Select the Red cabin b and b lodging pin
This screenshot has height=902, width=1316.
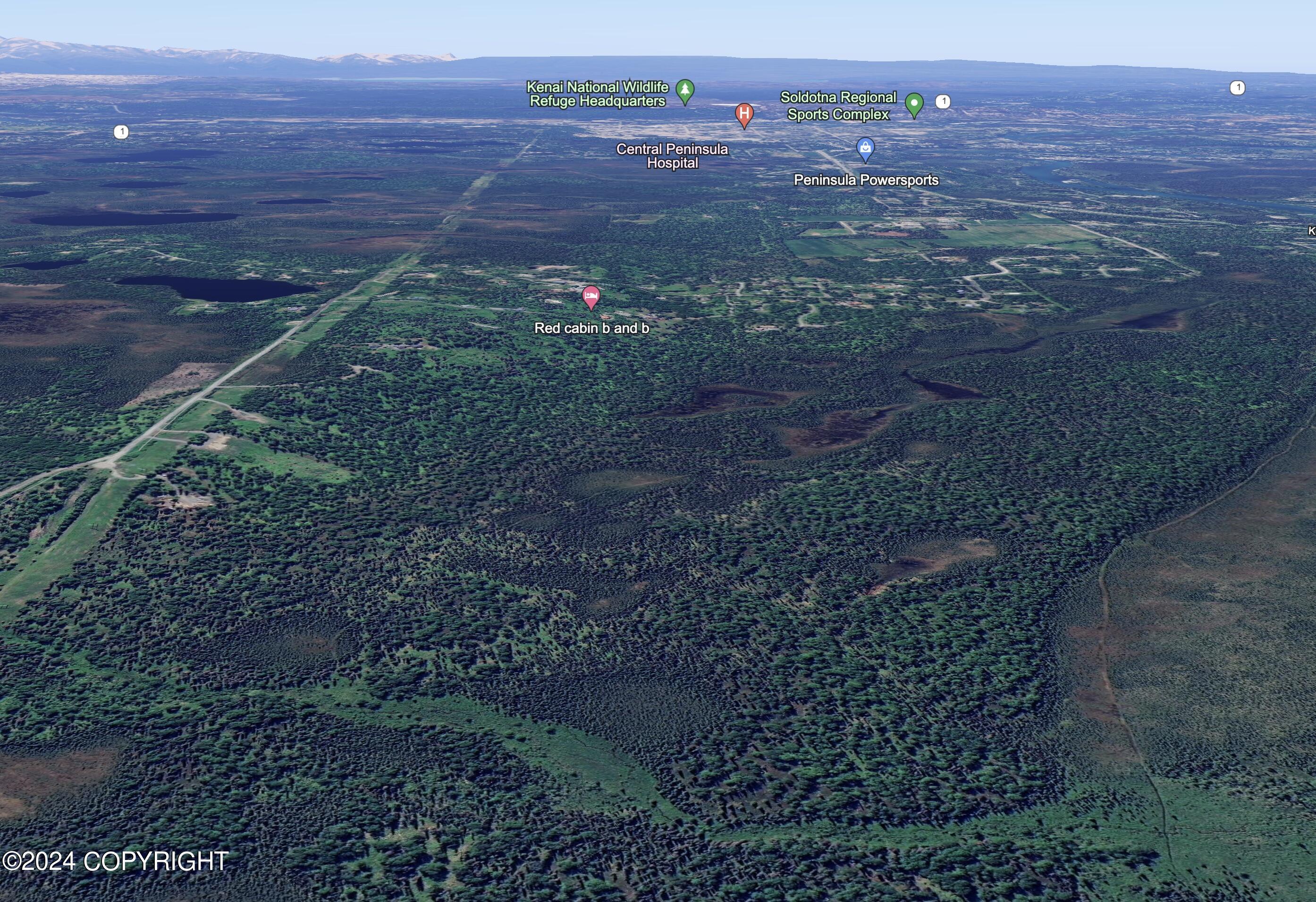coord(591,296)
